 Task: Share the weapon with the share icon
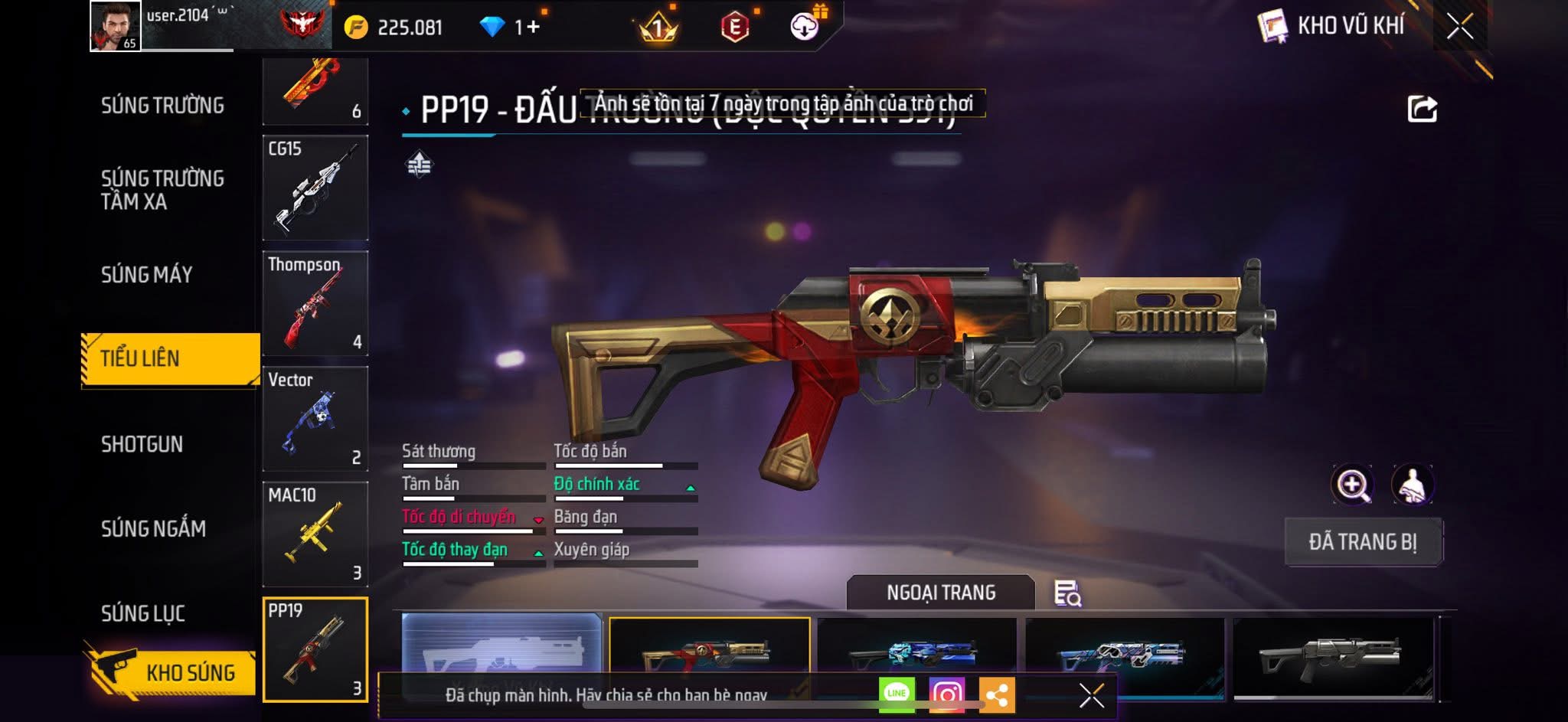pyautogui.click(x=1422, y=109)
